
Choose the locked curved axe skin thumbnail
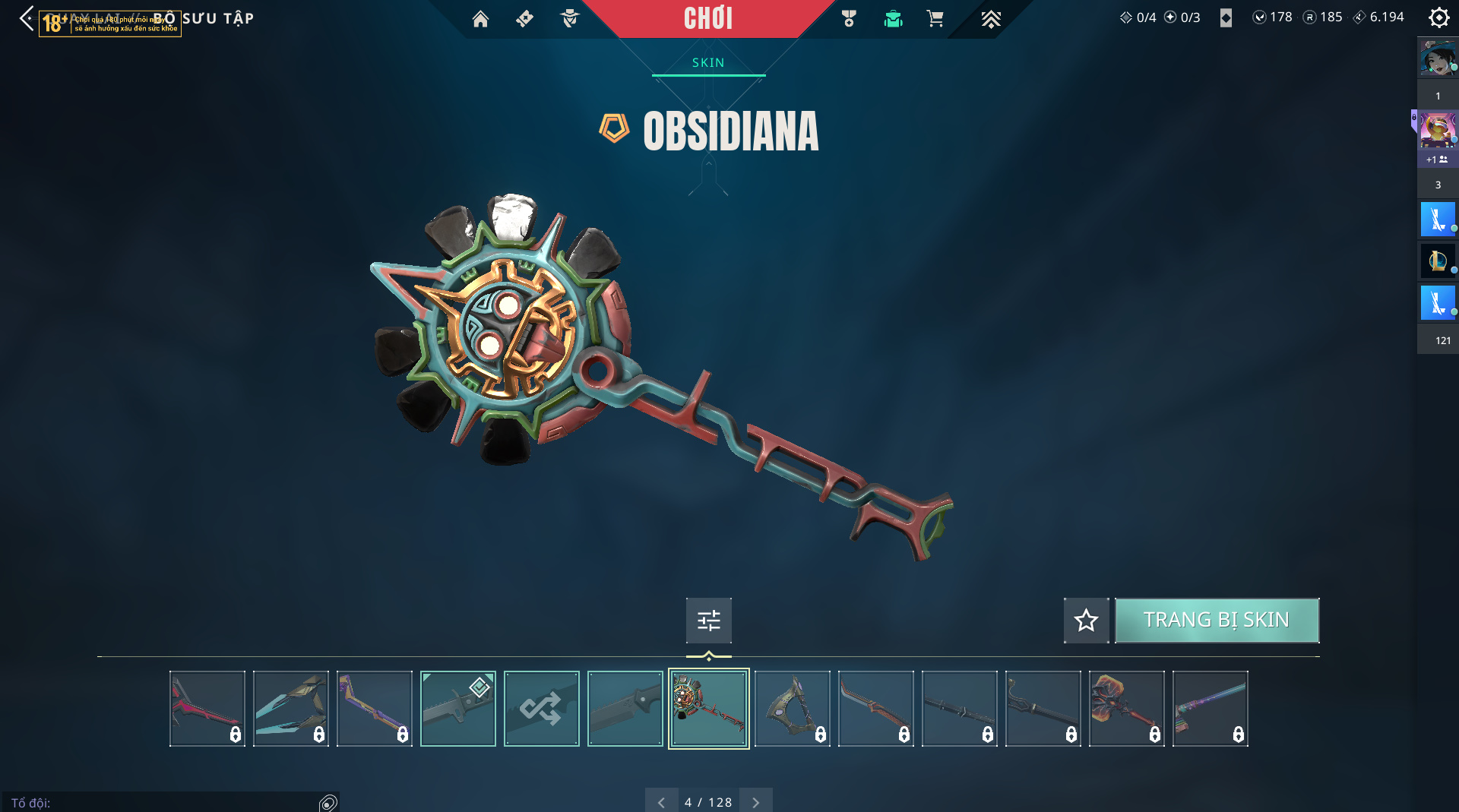point(792,709)
